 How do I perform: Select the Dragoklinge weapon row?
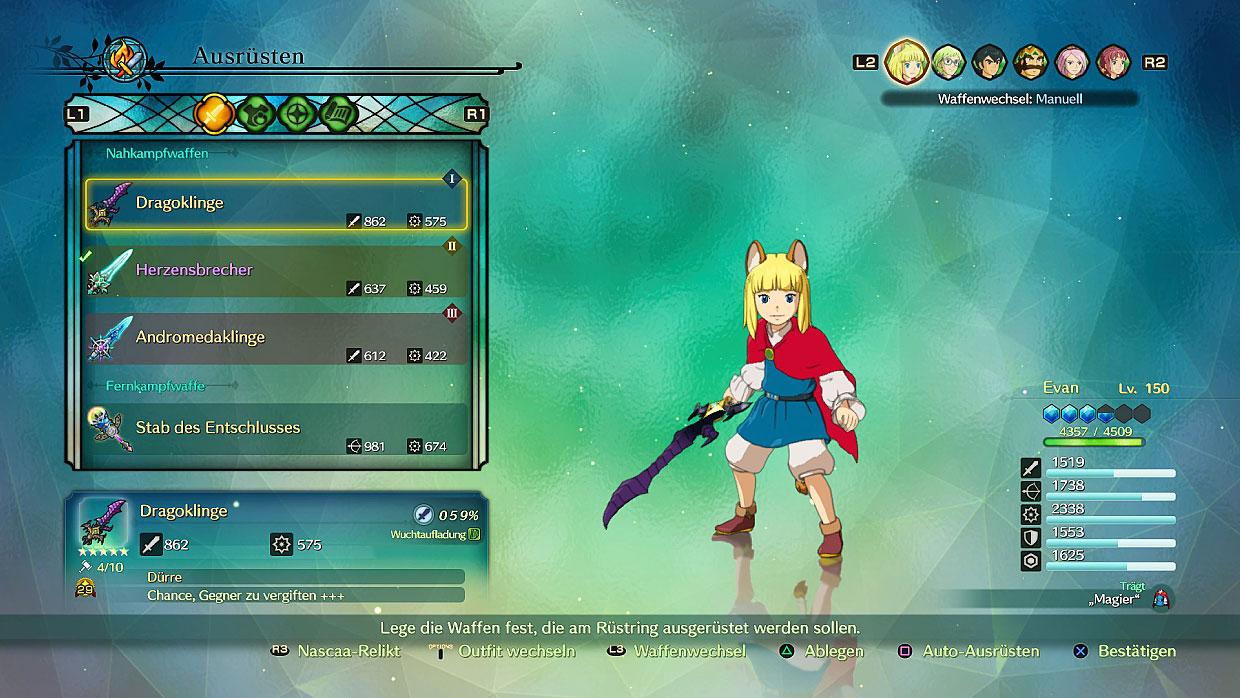[x=275, y=204]
